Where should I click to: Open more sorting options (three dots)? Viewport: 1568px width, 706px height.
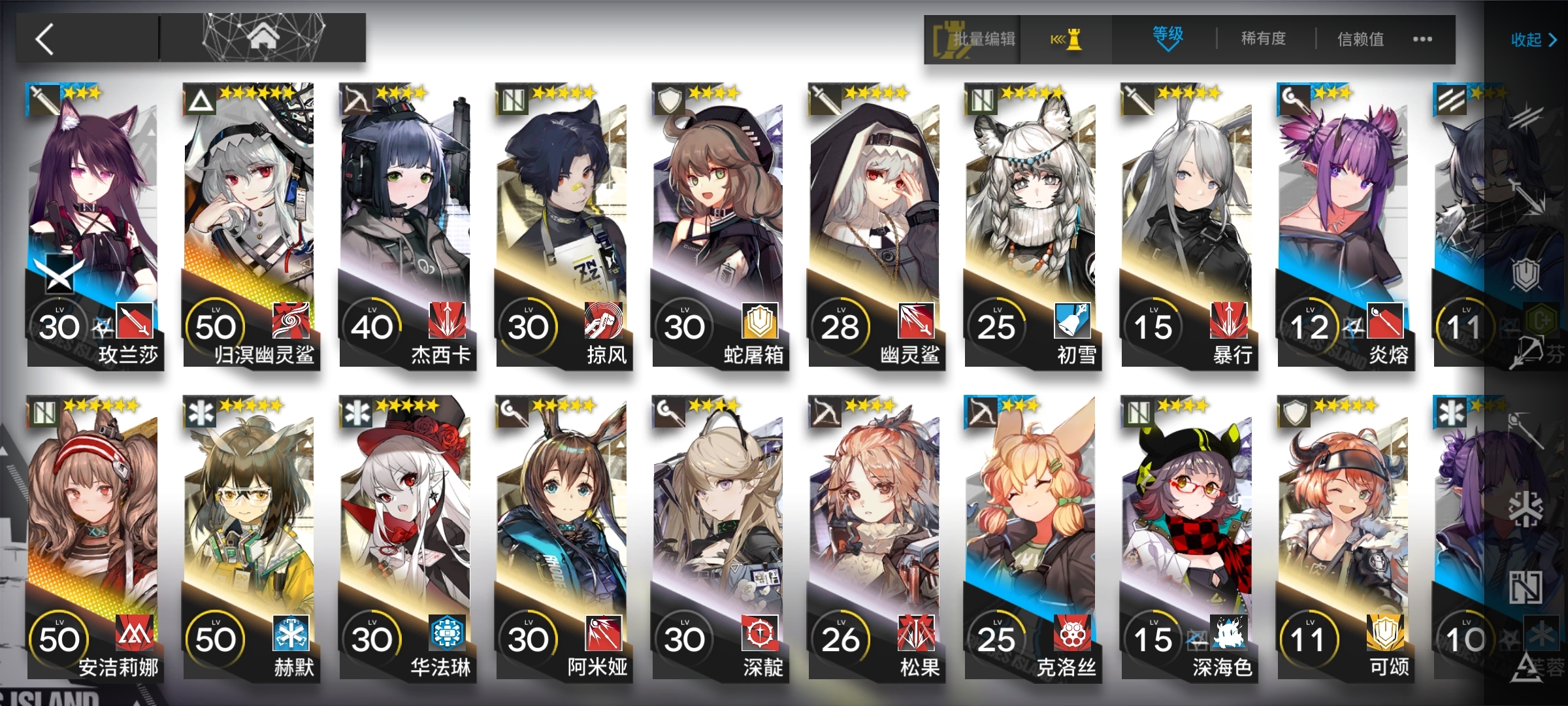1422,39
